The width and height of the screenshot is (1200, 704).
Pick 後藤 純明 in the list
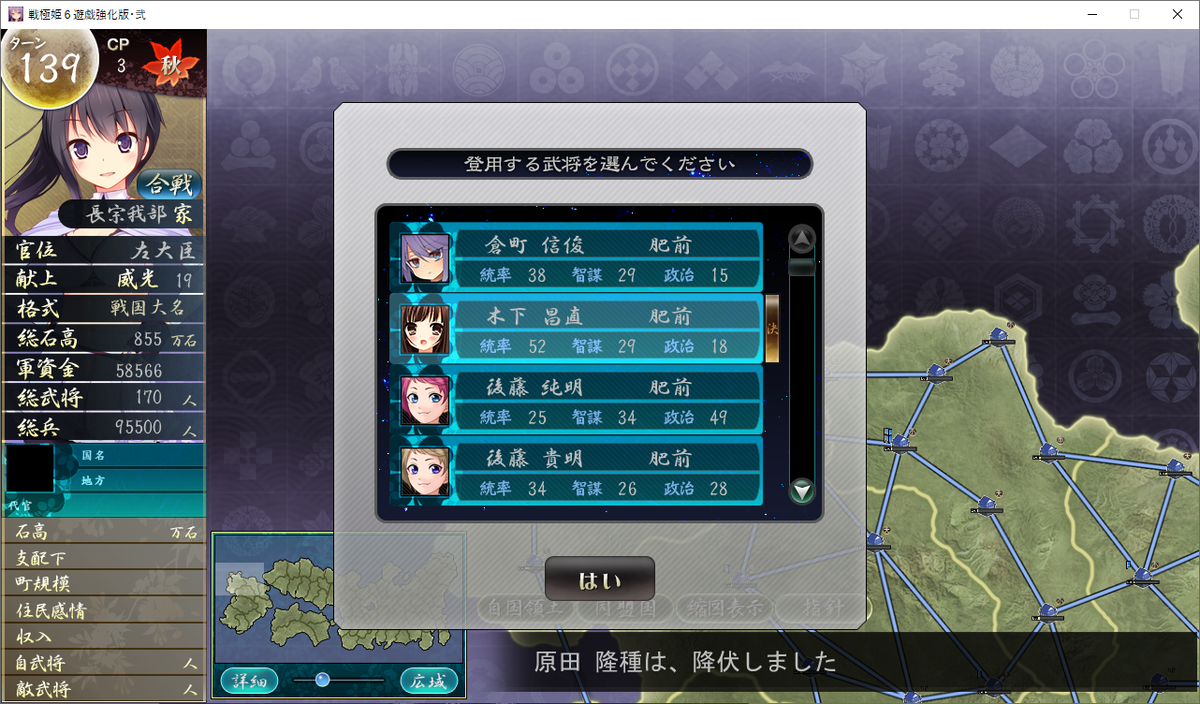click(577, 401)
